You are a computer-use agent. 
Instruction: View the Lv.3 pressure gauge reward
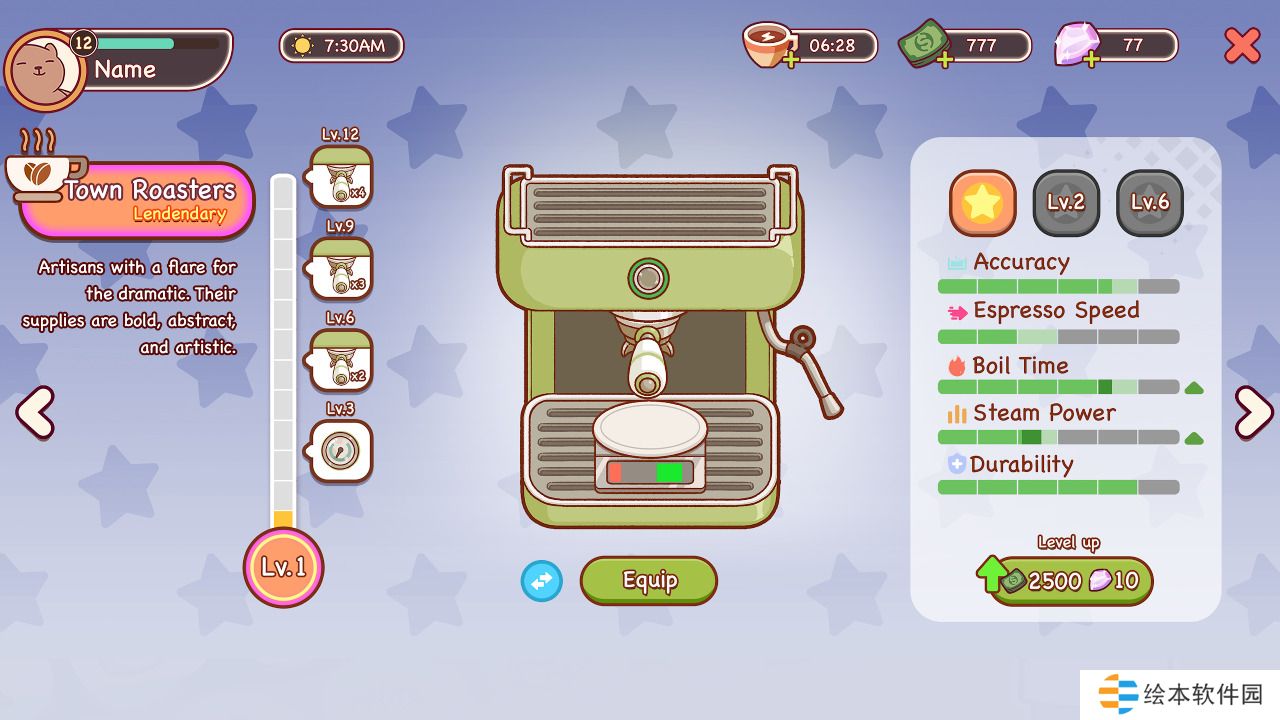pos(341,451)
